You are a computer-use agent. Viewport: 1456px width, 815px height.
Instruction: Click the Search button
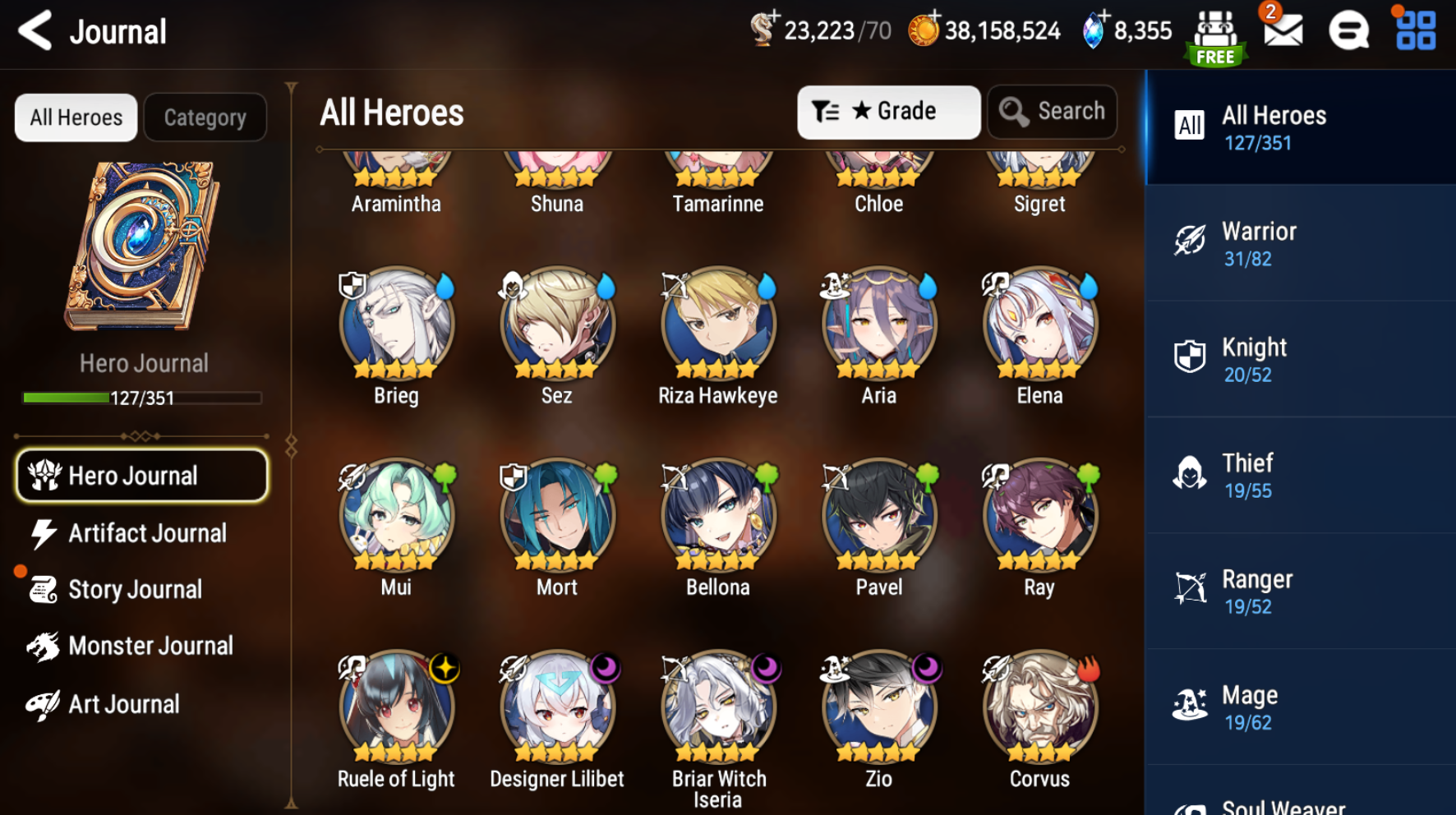(1052, 111)
